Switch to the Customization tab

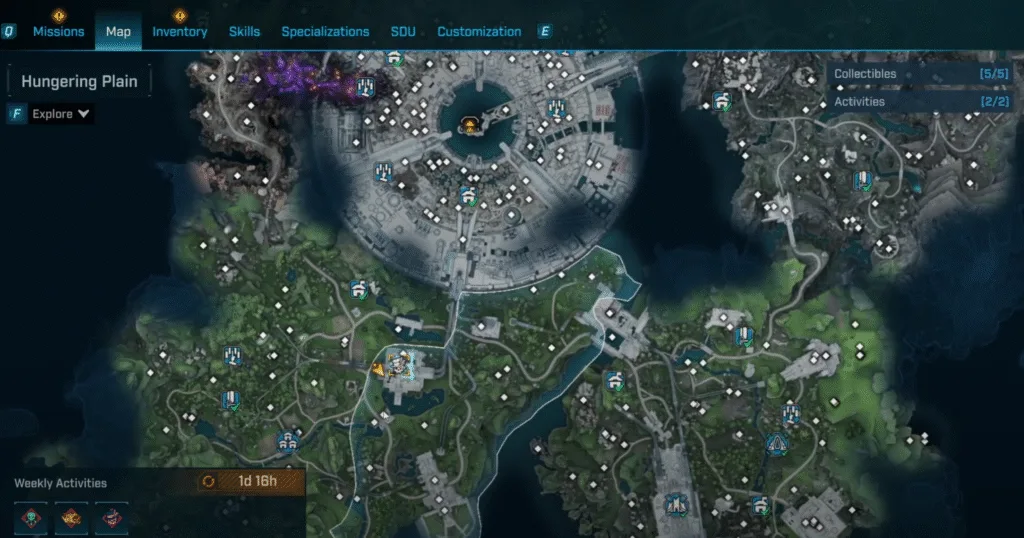(479, 31)
